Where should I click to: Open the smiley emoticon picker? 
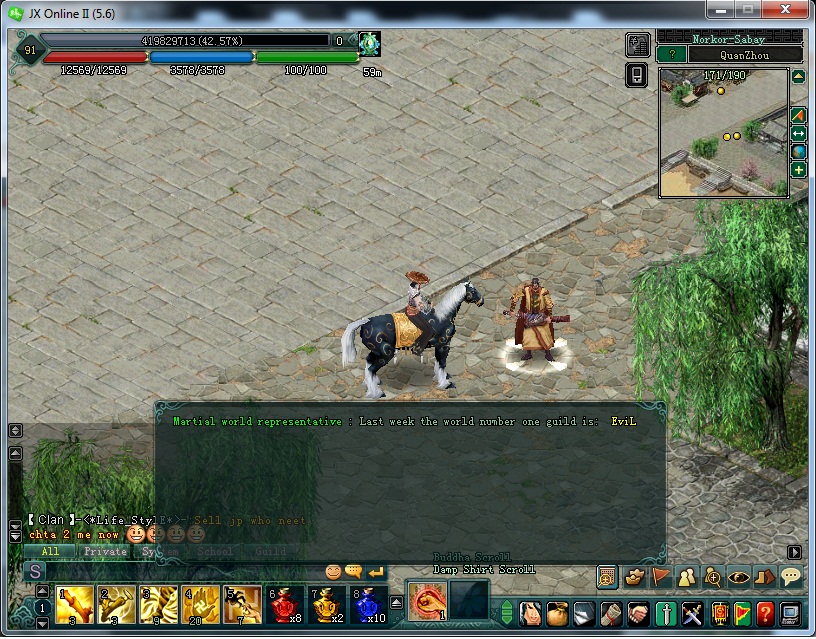333,572
